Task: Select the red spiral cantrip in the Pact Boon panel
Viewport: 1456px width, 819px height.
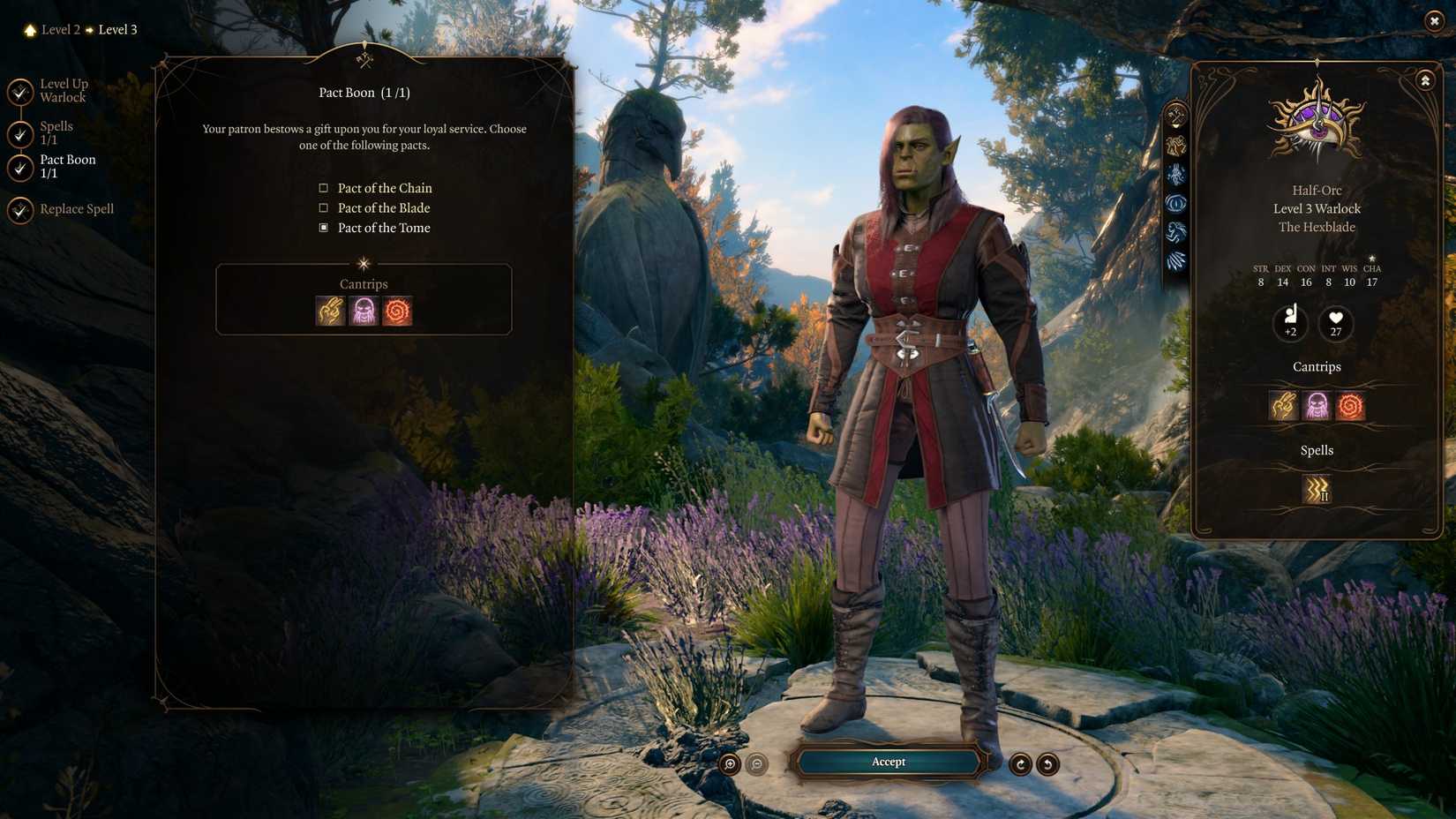Action: pyautogui.click(x=396, y=312)
